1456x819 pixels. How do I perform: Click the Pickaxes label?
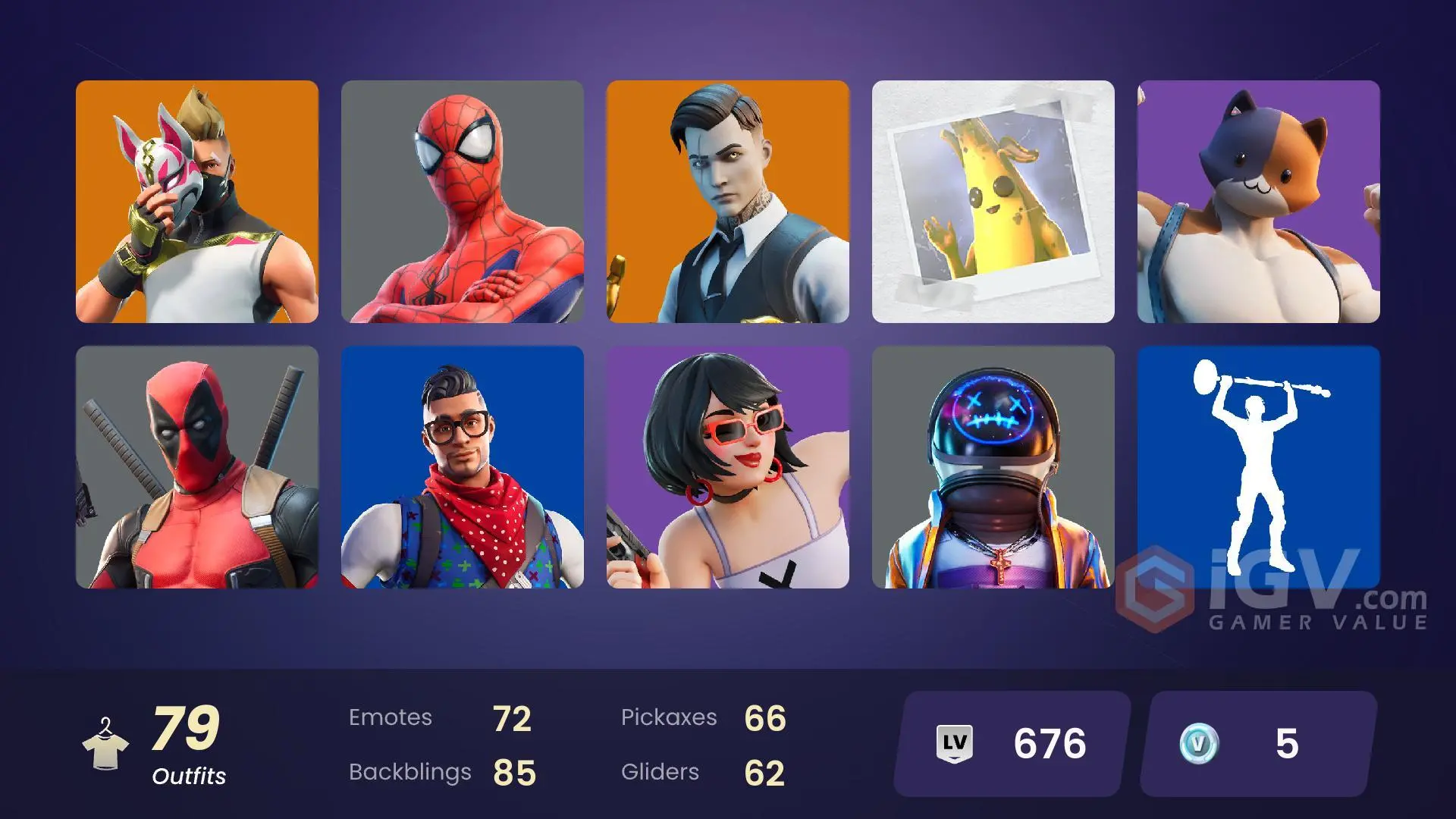click(670, 717)
